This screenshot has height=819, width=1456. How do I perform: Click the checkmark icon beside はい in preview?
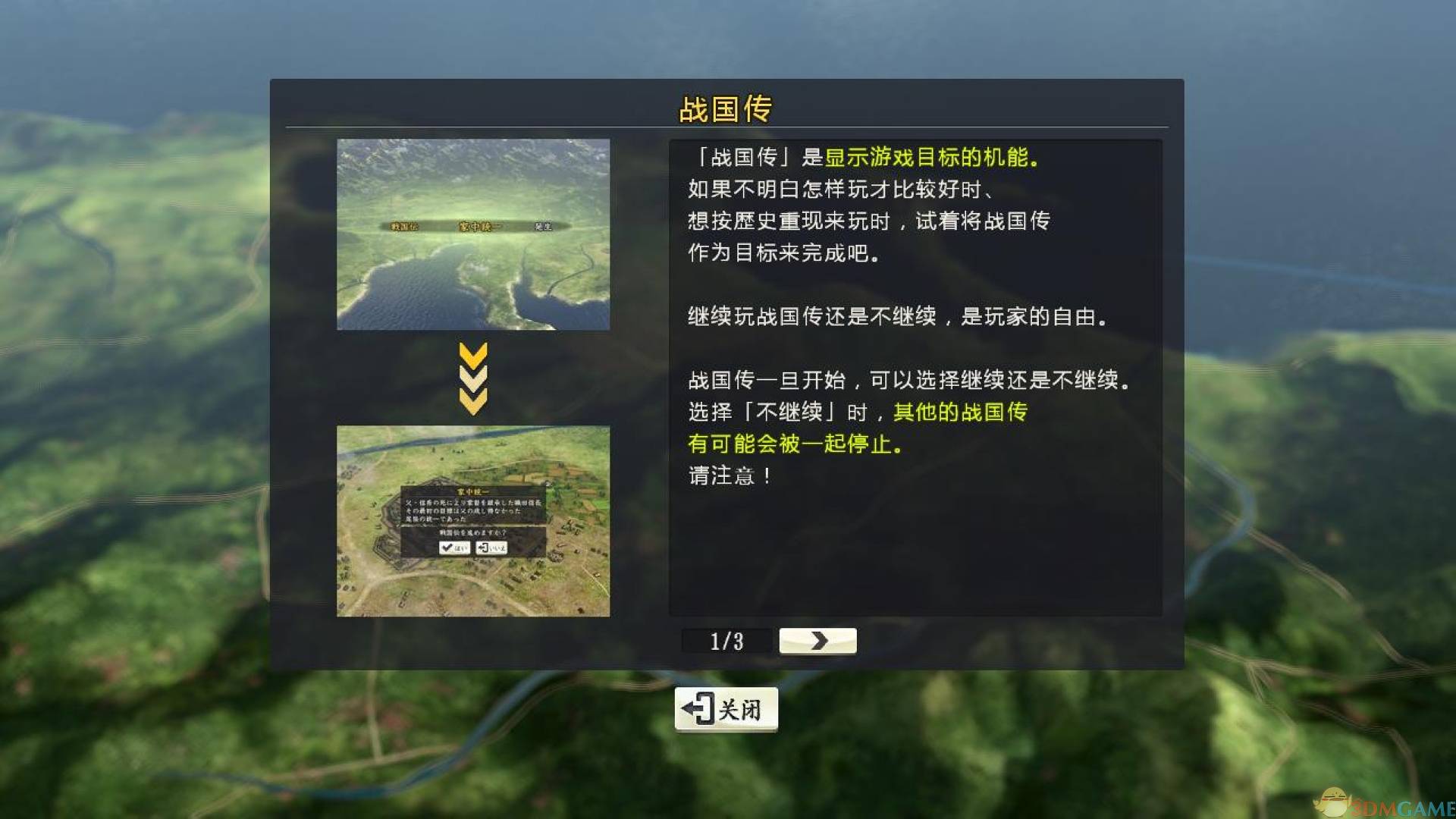click(x=447, y=549)
